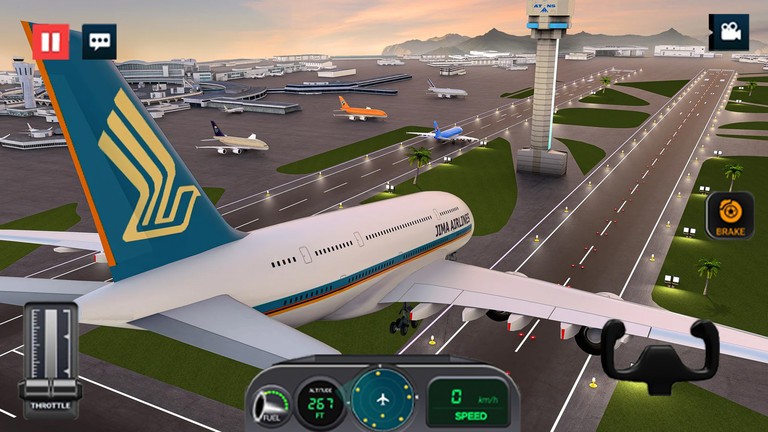Switch camera view using the camera icon
This screenshot has width=768, height=432.
728,32
